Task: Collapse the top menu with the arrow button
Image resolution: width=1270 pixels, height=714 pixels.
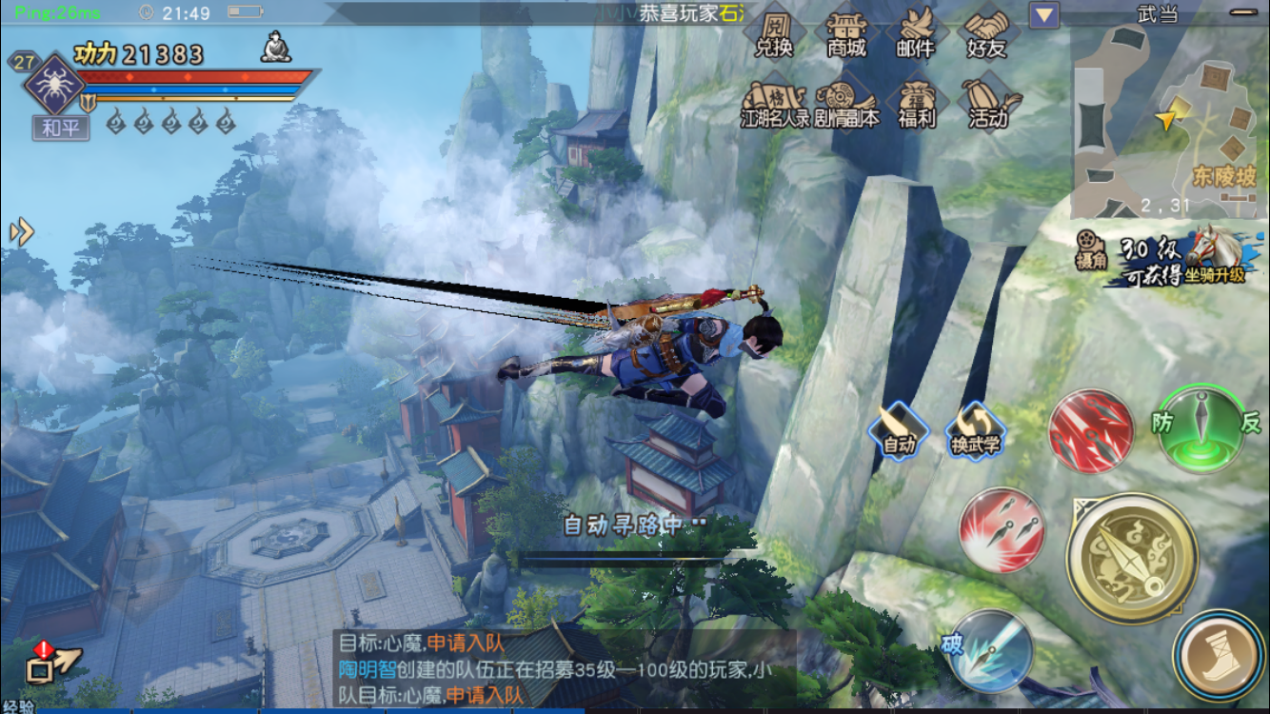Action: click(x=1044, y=15)
